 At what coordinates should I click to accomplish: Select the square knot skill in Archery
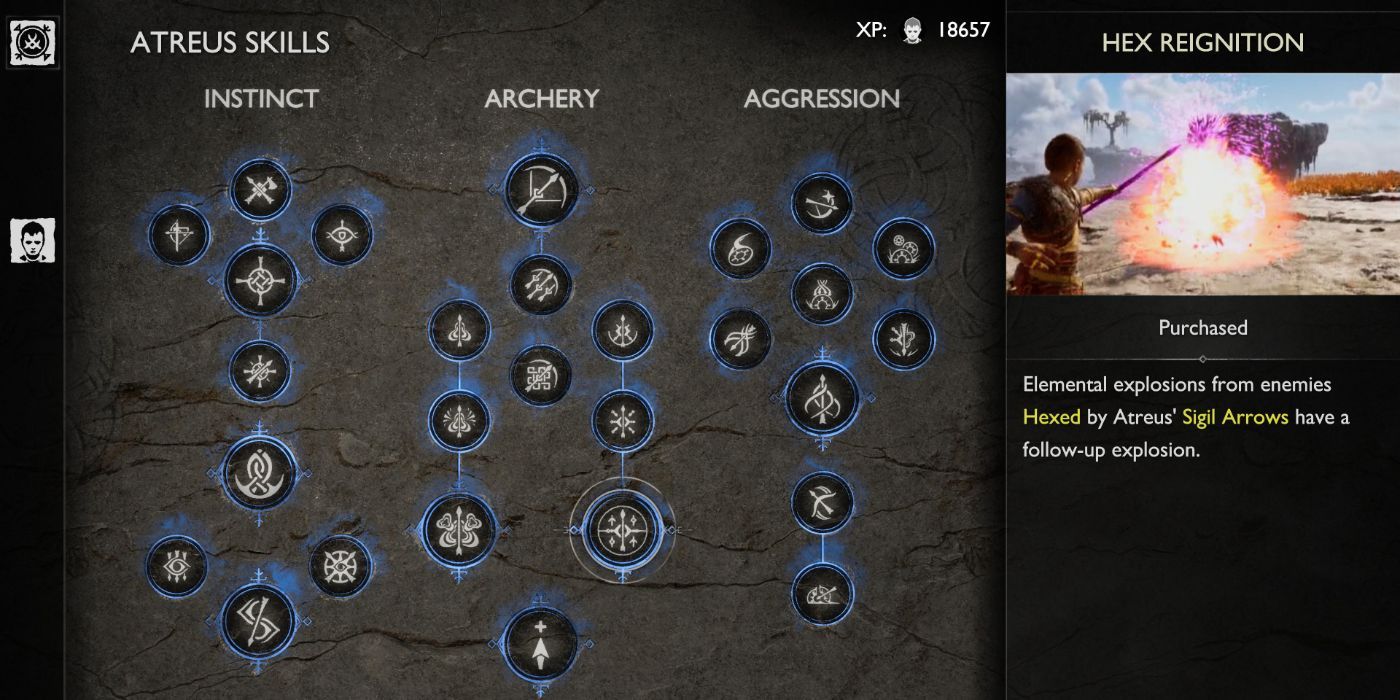tap(540, 376)
